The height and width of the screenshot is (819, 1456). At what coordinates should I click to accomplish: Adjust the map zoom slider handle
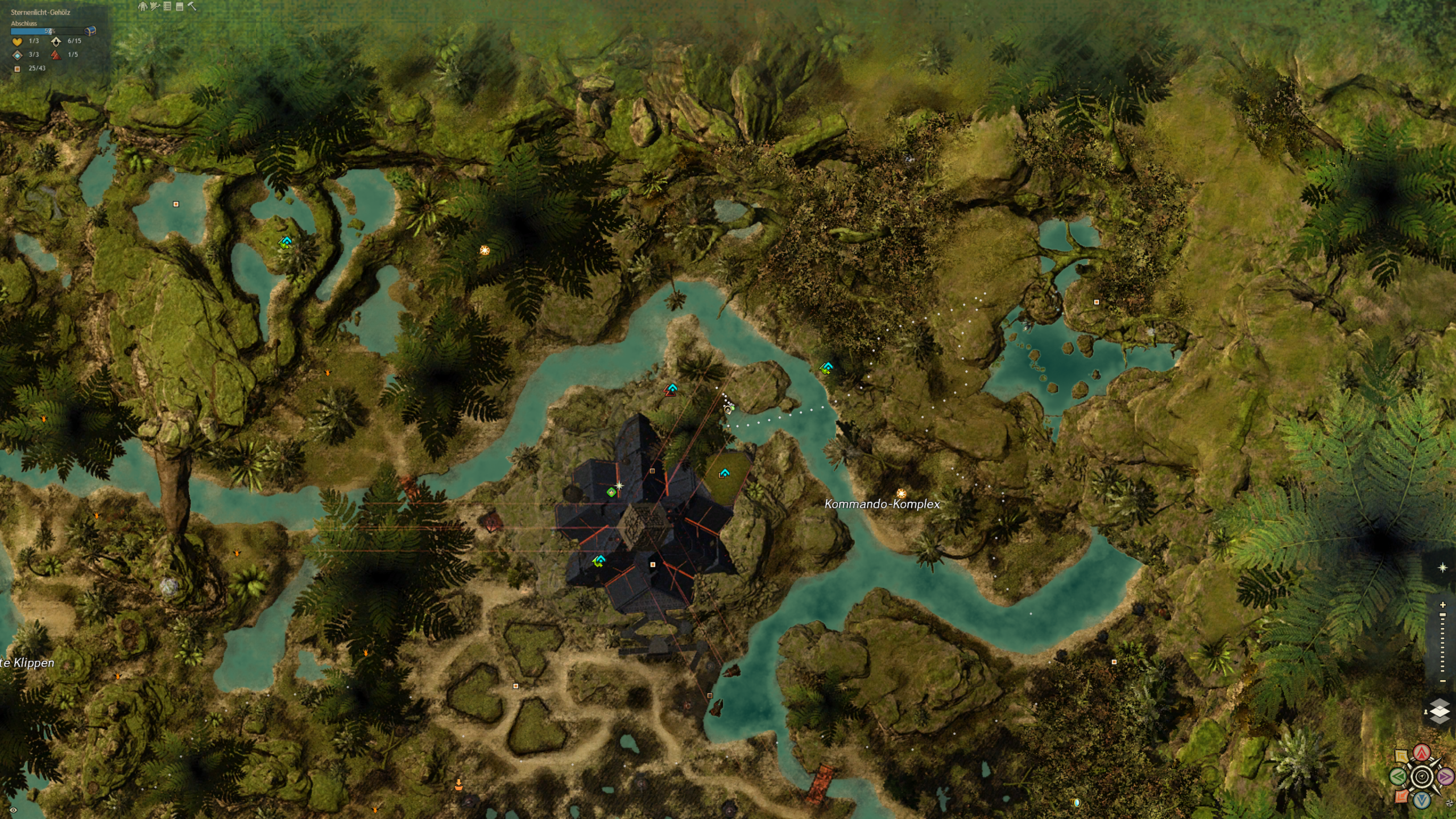click(x=1442, y=615)
